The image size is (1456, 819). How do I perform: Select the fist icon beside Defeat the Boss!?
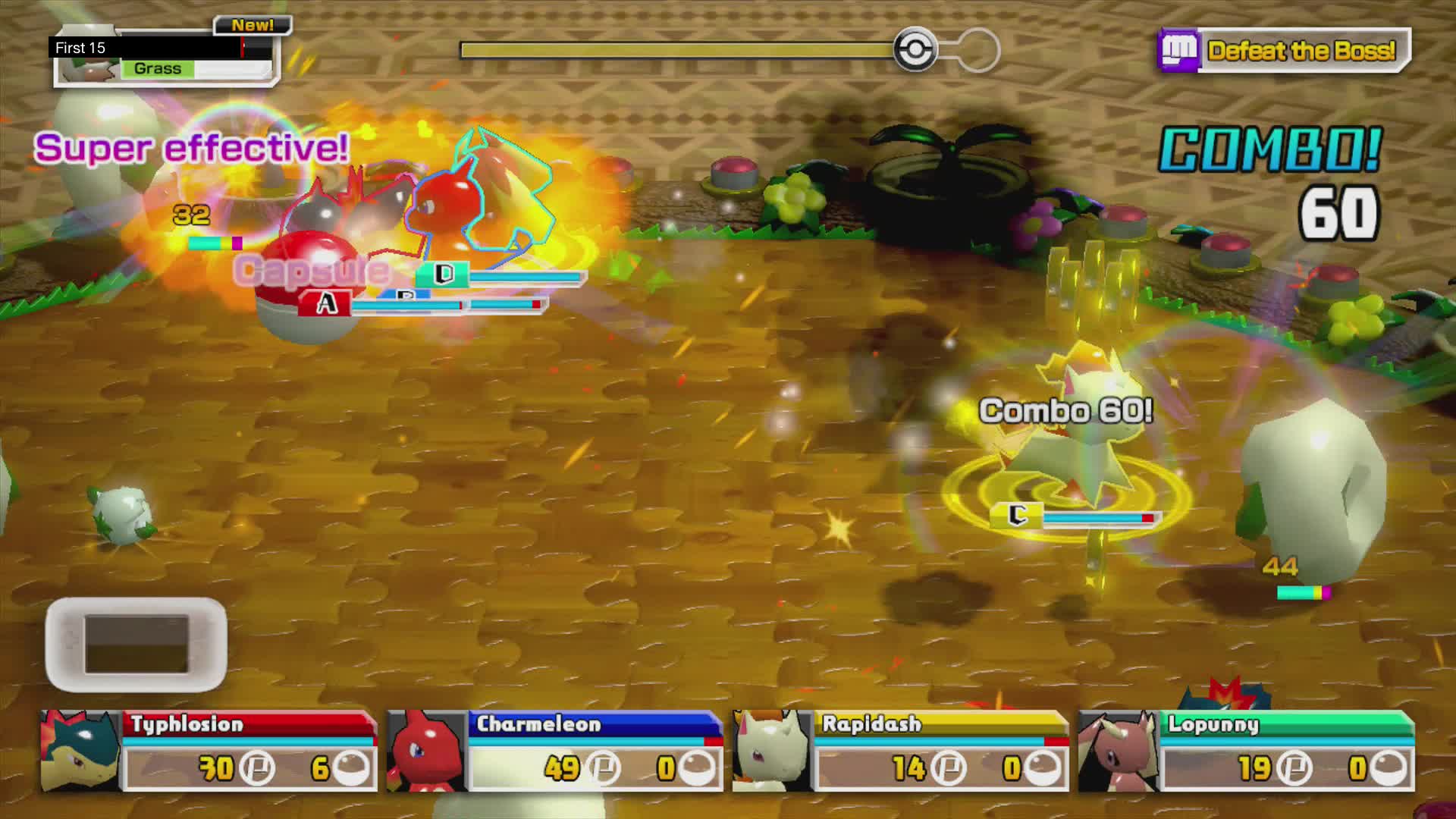1180,52
